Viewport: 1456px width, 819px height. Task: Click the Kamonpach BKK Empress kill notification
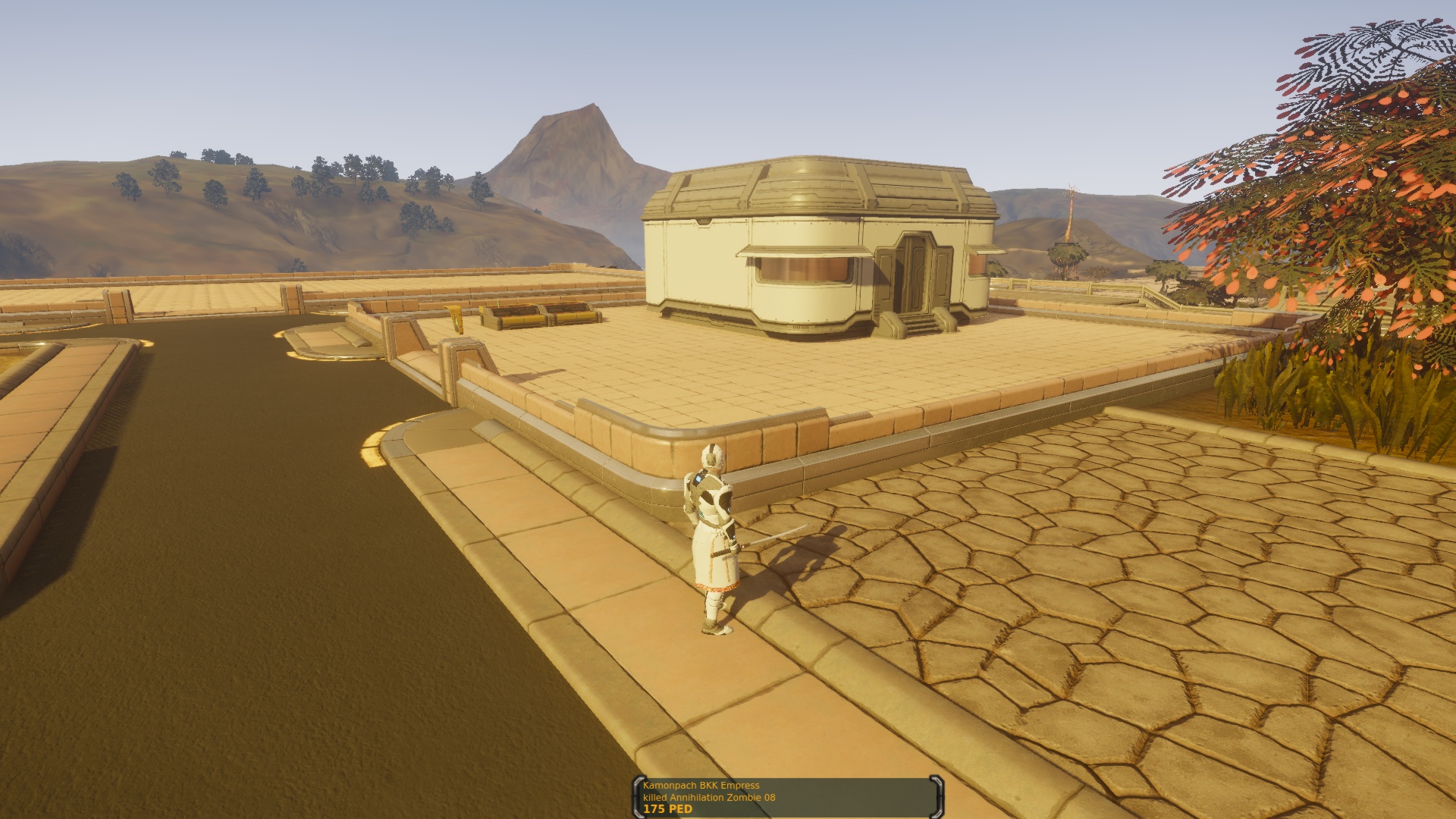pyautogui.click(x=786, y=797)
